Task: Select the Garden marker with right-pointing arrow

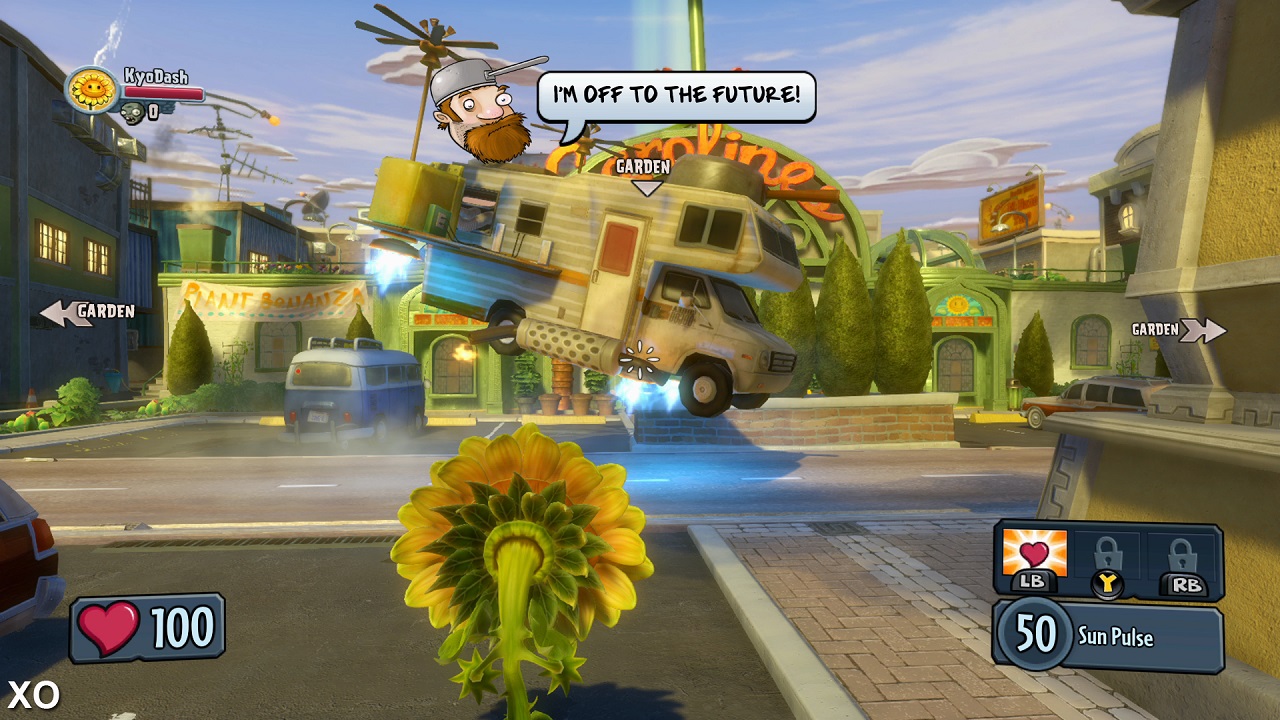Action: (x=1178, y=330)
